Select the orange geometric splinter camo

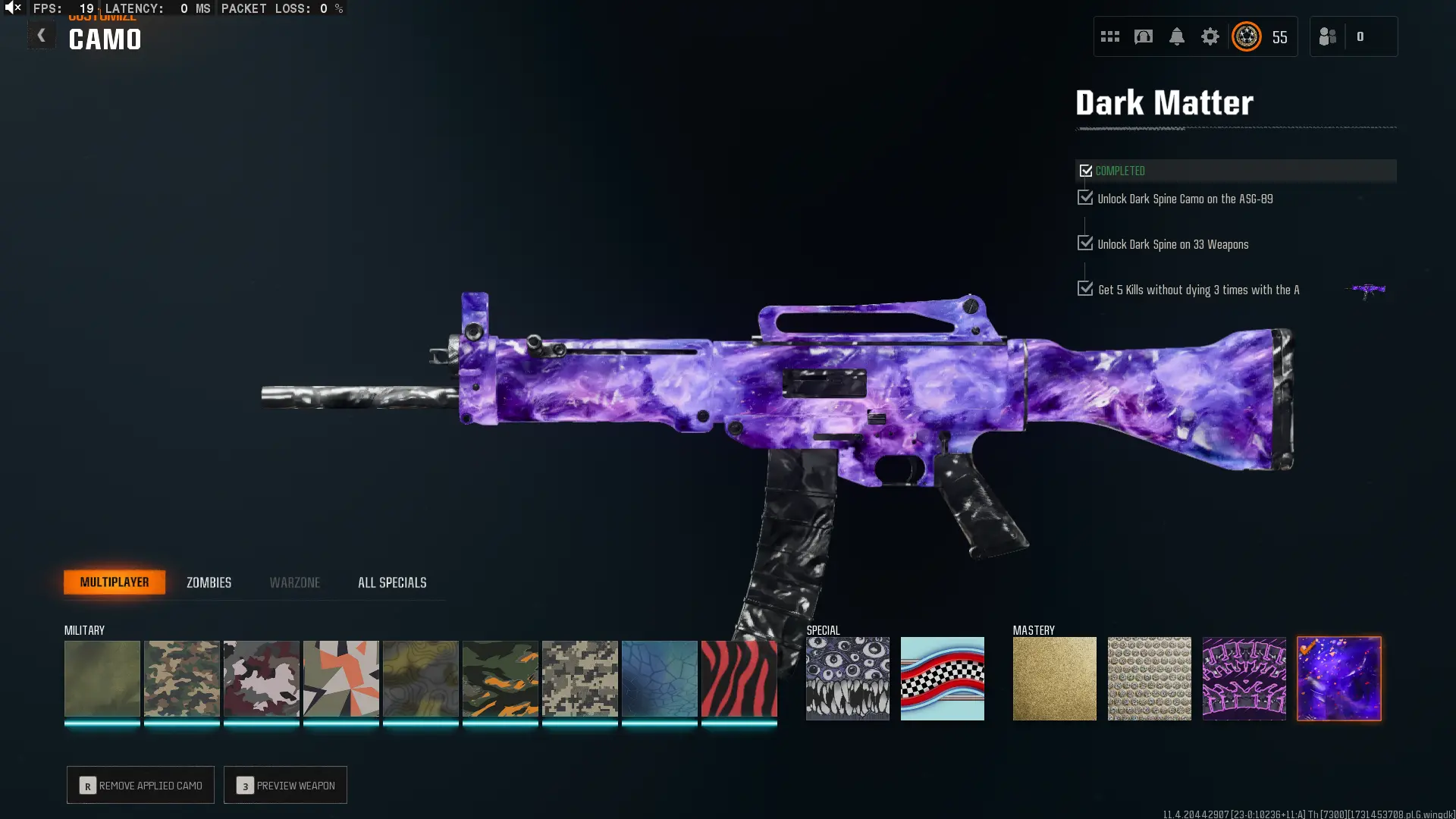(340, 679)
